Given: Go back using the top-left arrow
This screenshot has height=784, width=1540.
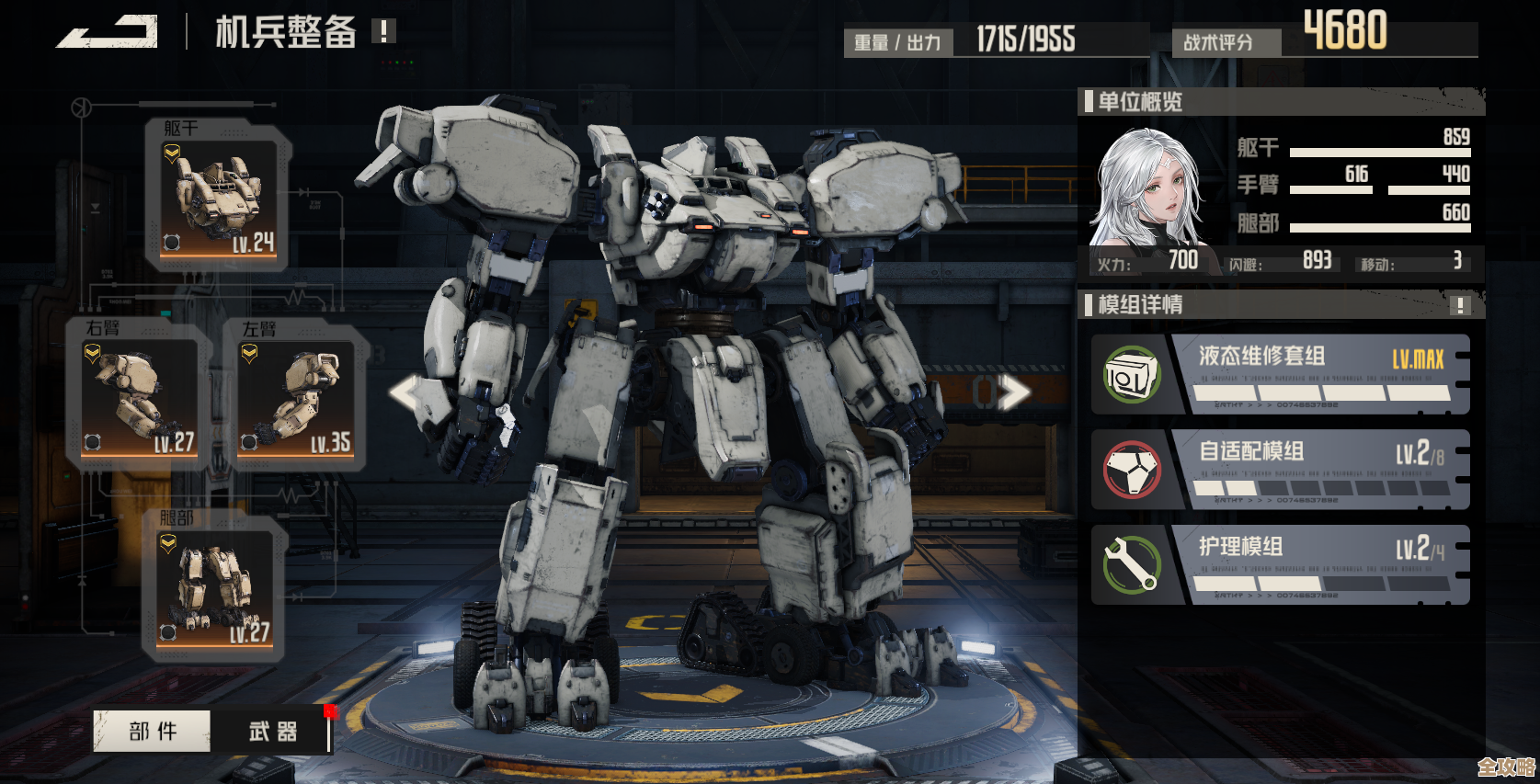Looking at the screenshot, I should [x=108, y=33].
